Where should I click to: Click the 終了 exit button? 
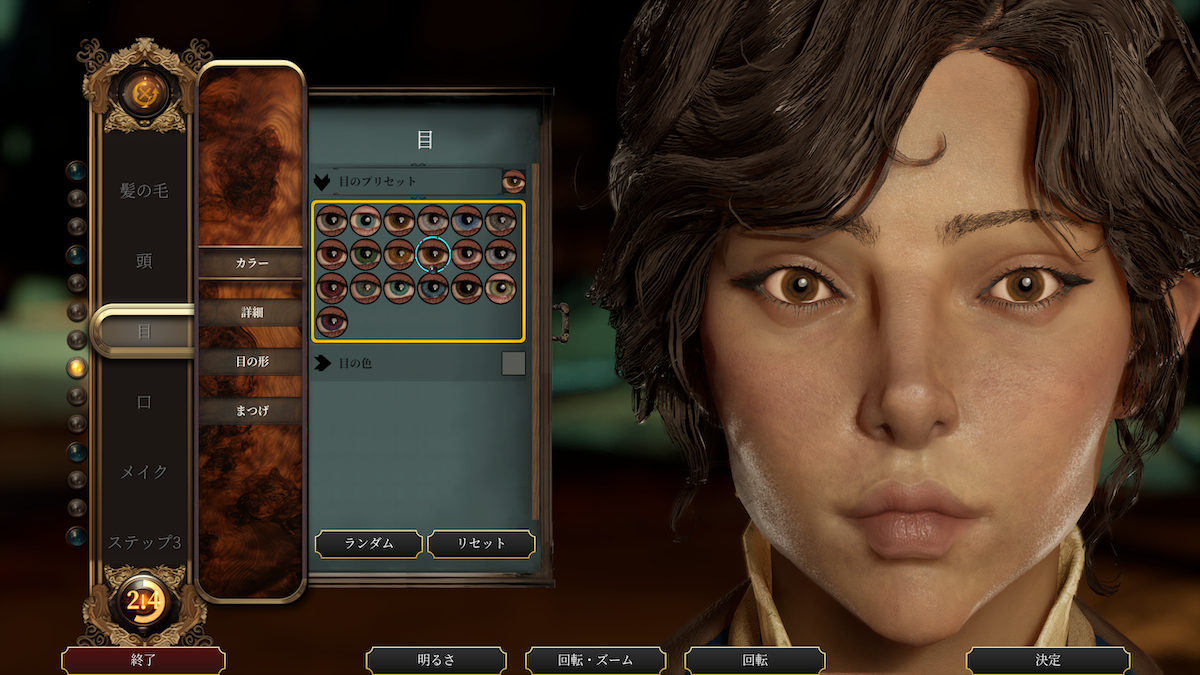pyautogui.click(x=143, y=661)
